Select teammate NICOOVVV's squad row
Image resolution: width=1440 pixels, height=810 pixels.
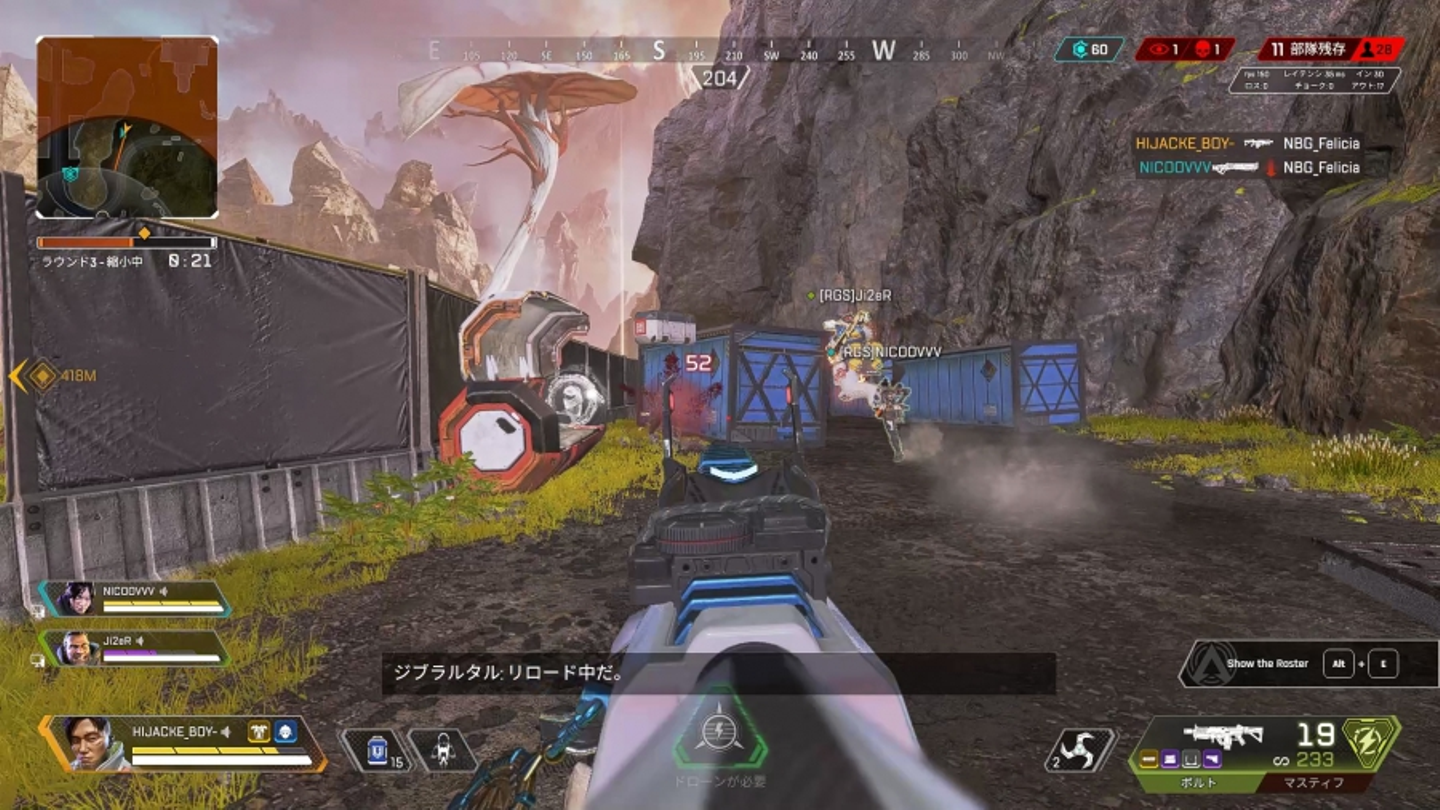[x=135, y=598]
